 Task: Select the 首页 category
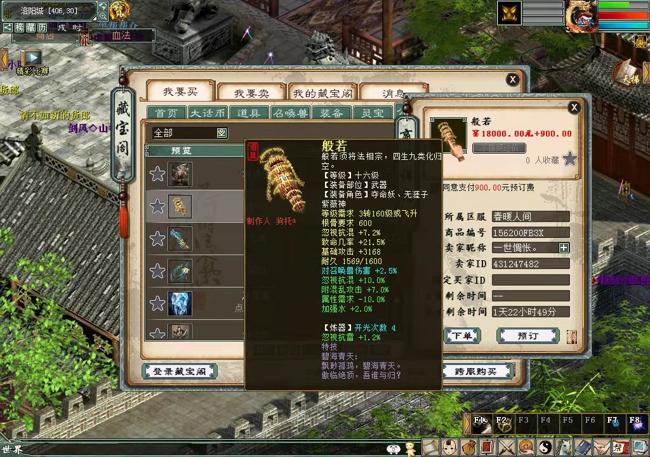[x=166, y=114]
